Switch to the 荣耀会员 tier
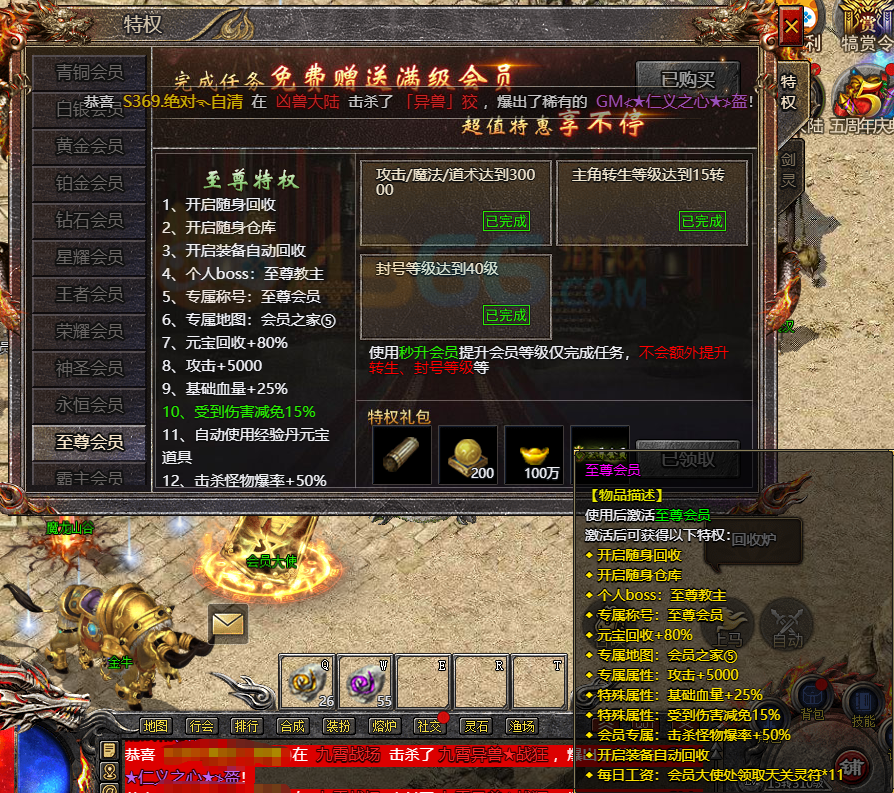 coord(89,331)
